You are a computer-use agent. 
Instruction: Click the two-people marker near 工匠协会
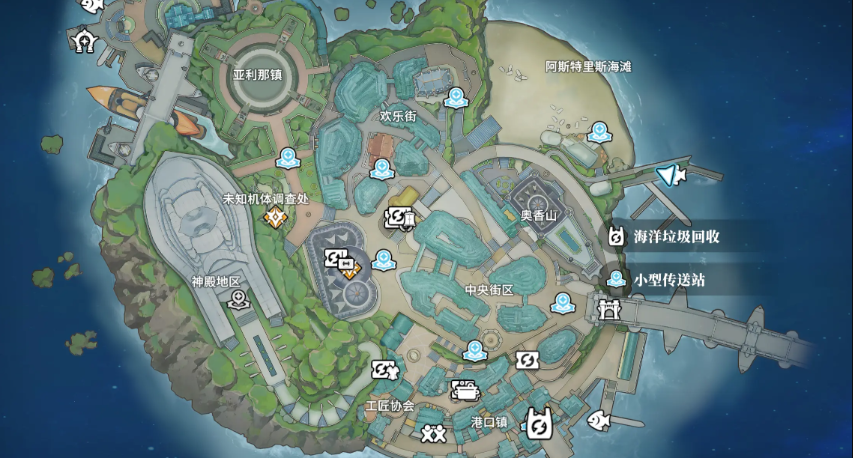pos(433,433)
